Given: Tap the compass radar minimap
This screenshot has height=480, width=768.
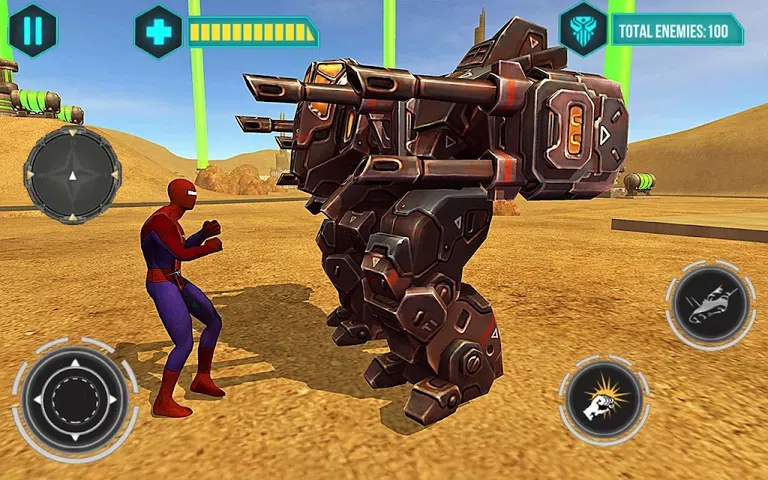Looking at the screenshot, I should (72, 173).
